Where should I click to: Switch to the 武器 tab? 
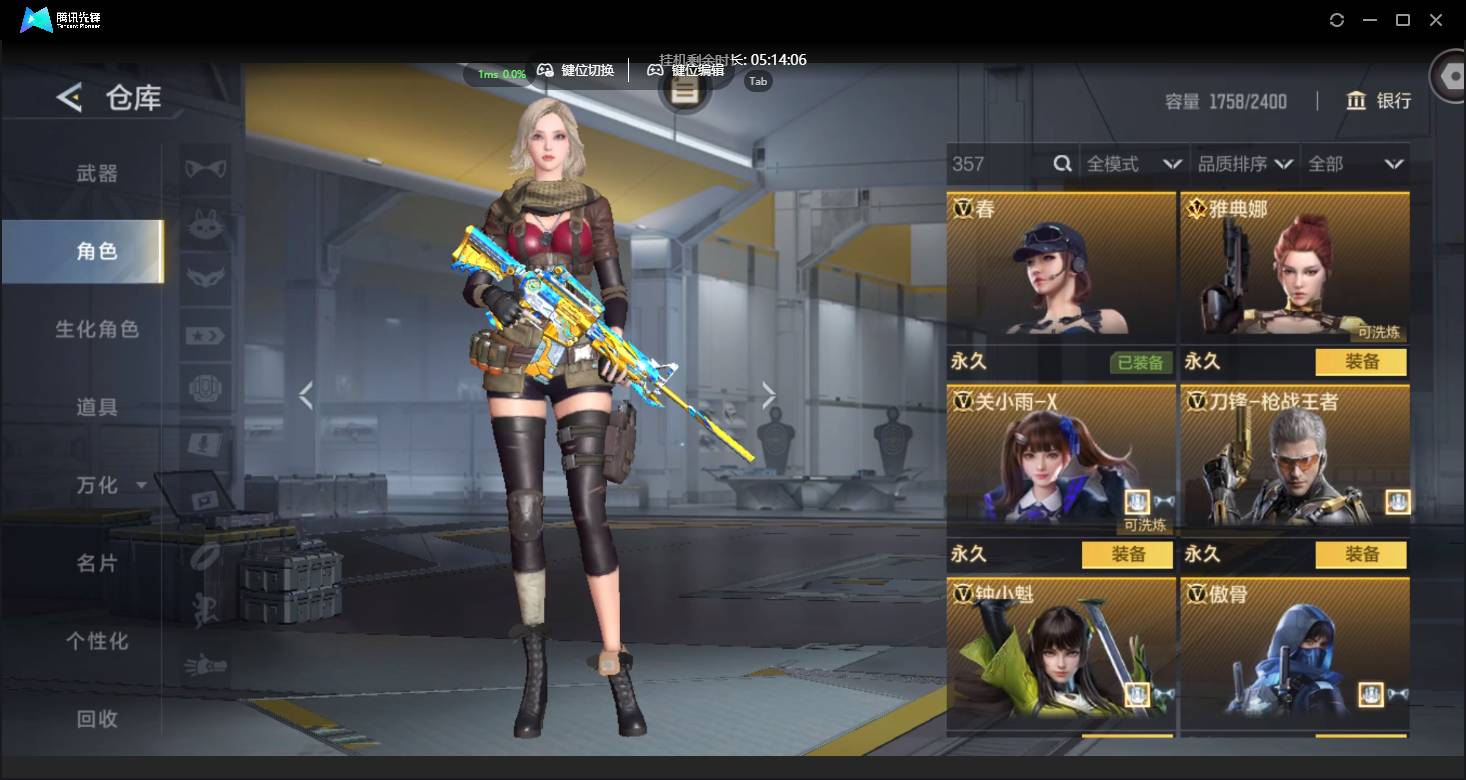coord(97,174)
